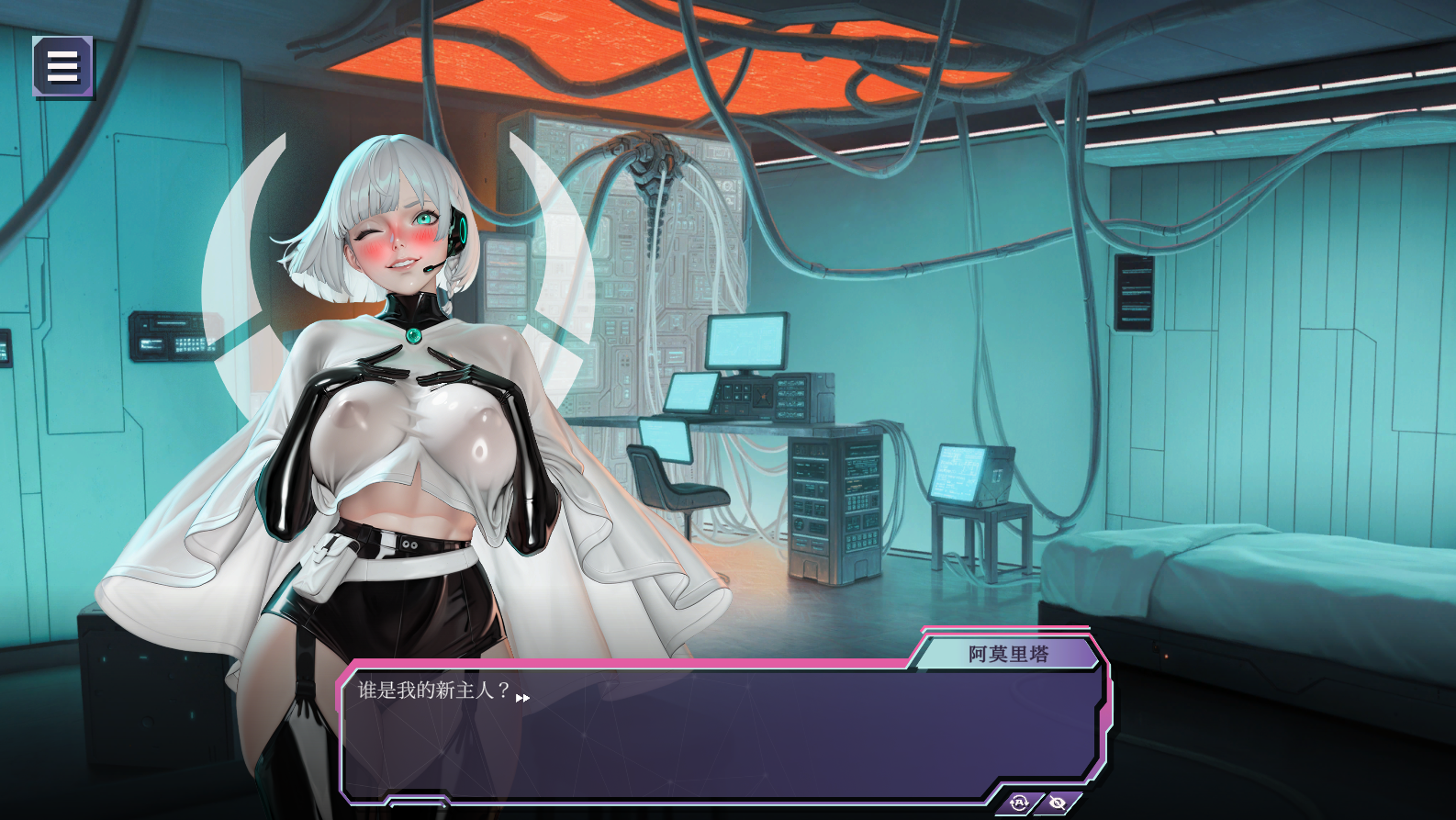Hide the dialogue box
This screenshot has width=1456, height=820.
click(x=1058, y=803)
